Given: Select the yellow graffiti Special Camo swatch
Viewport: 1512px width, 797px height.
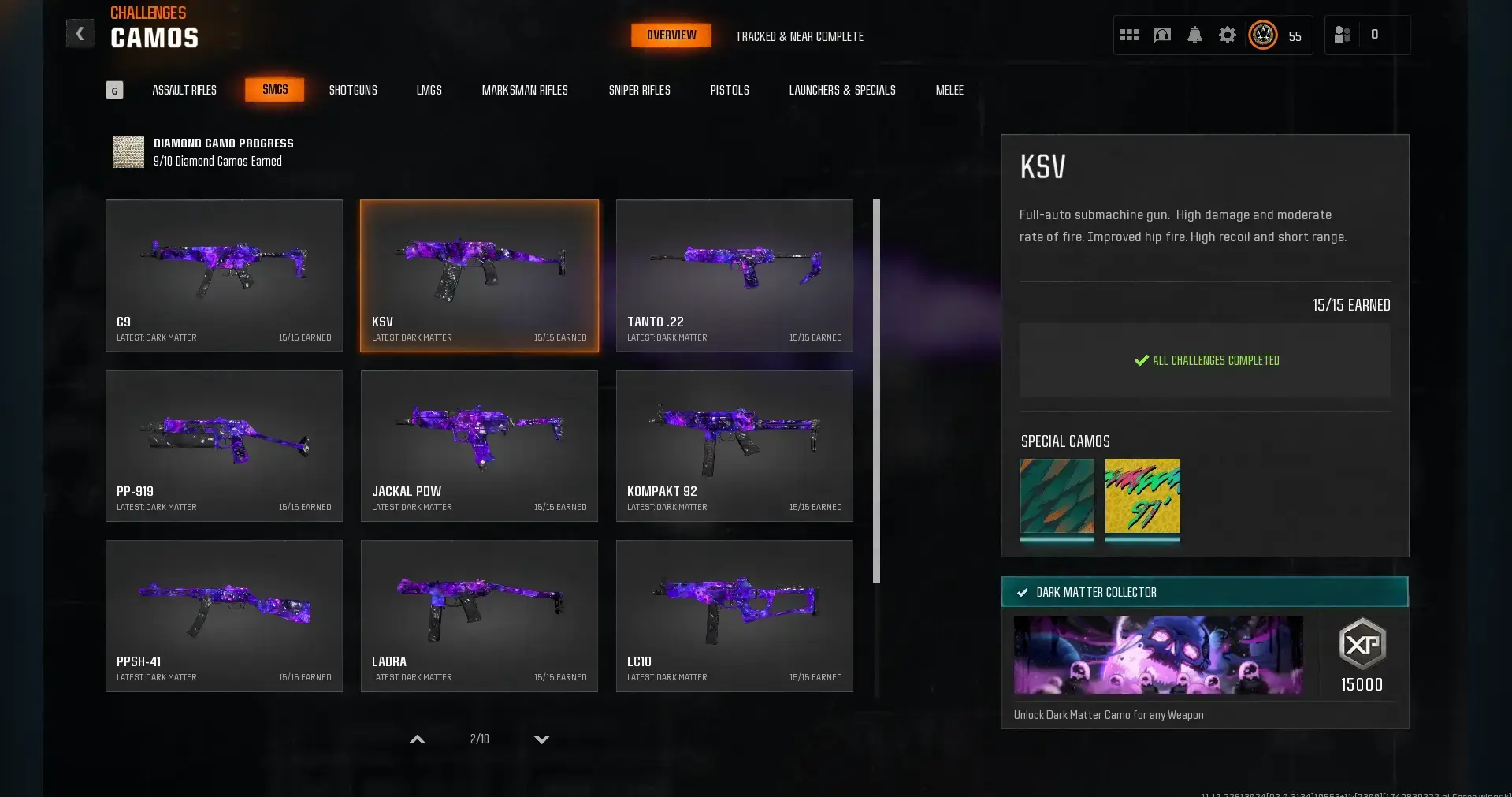Looking at the screenshot, I should pyautogui.click(x=1142, y=500).
